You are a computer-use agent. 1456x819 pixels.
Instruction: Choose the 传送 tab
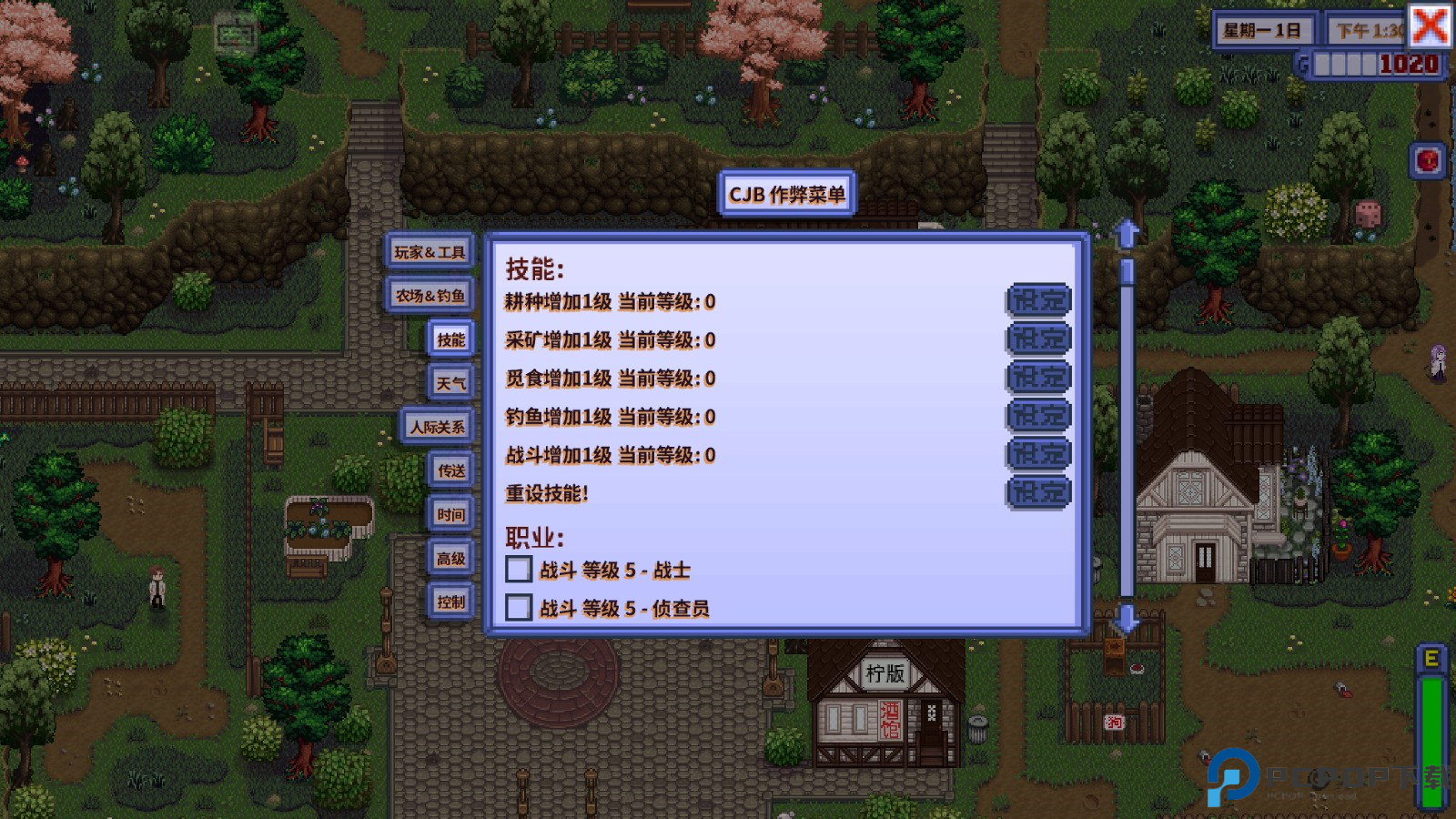[450, 470]
